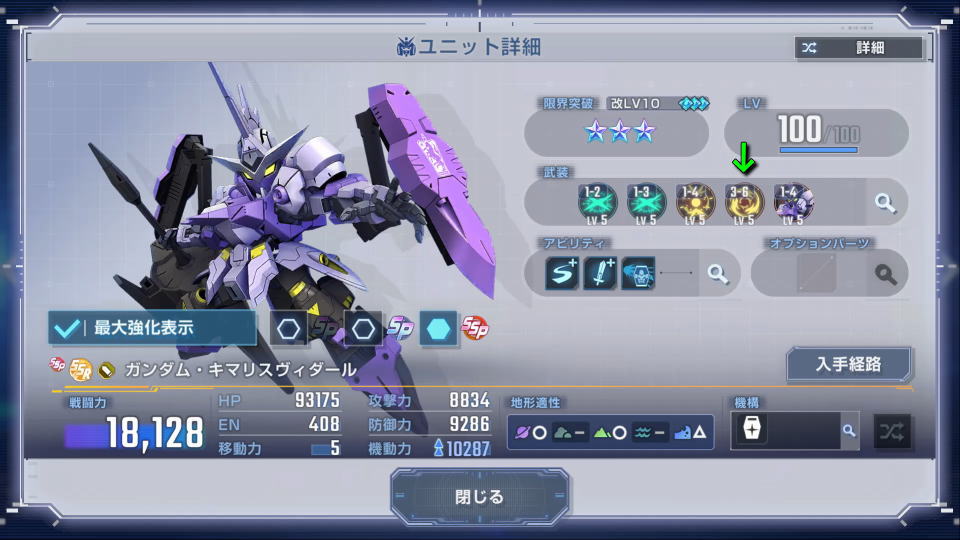Open the 入手経路 acquisition route button

point(848,364)
